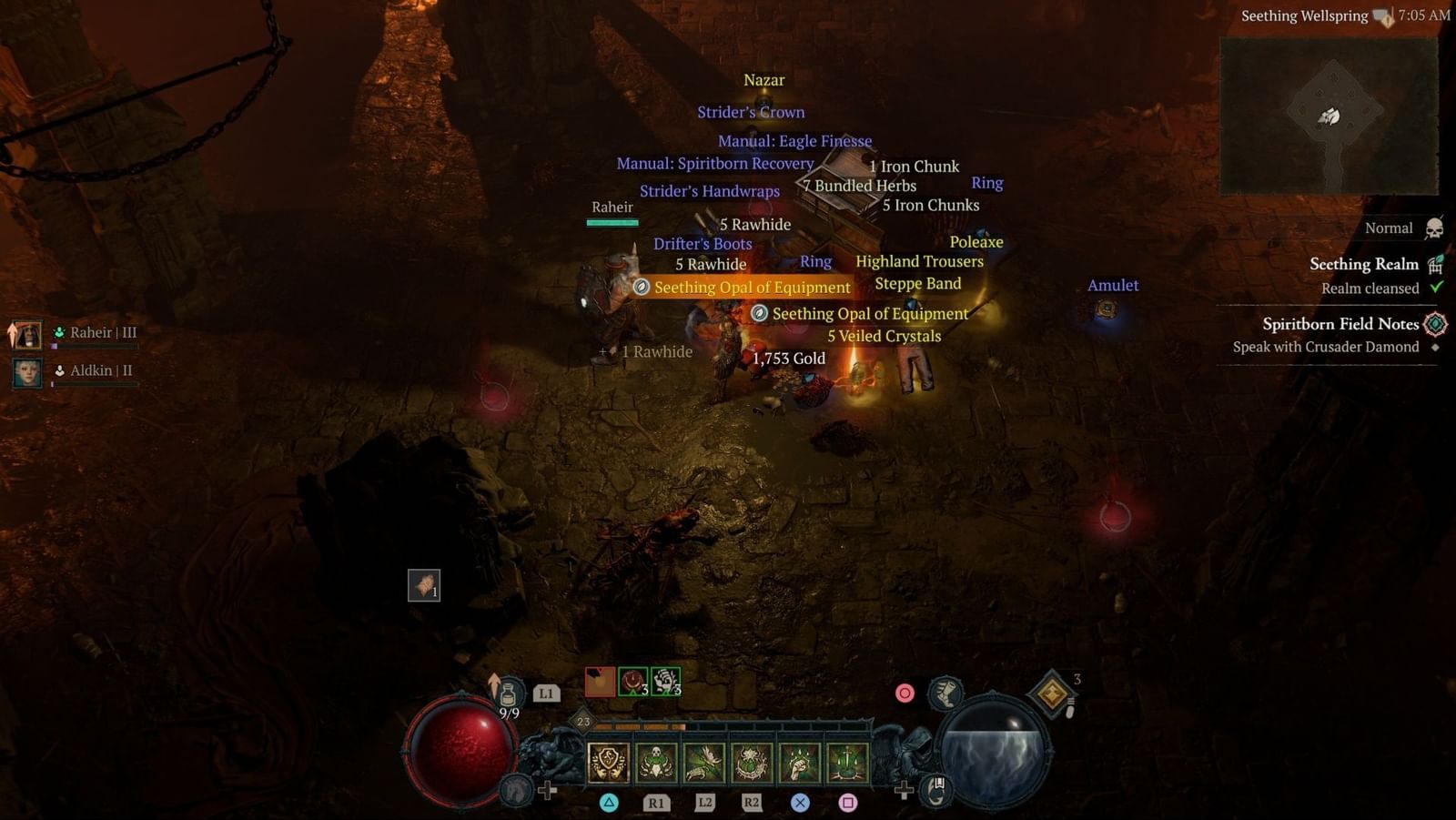1456x820 pixels.
Task: Click the clenched fist skill icon
Action: (799, 764)
